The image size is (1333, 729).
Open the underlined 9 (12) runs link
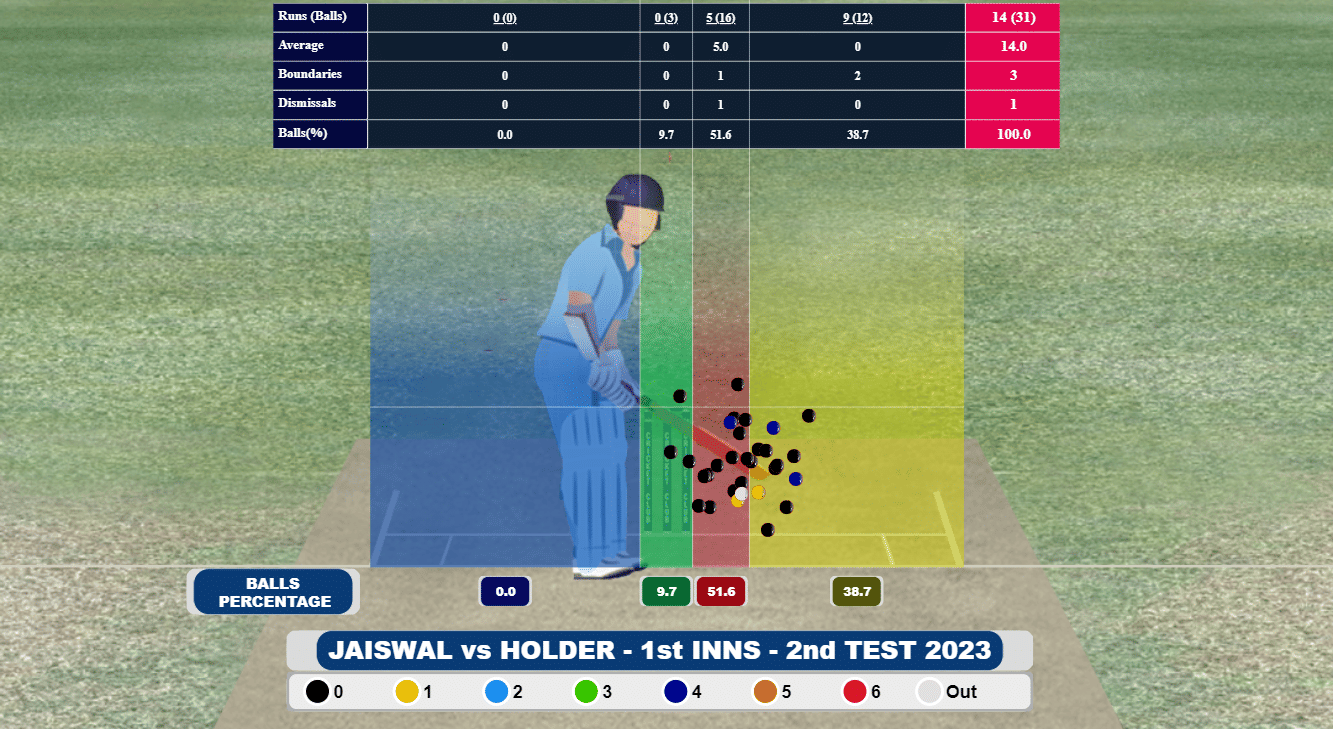pos(857,17)
